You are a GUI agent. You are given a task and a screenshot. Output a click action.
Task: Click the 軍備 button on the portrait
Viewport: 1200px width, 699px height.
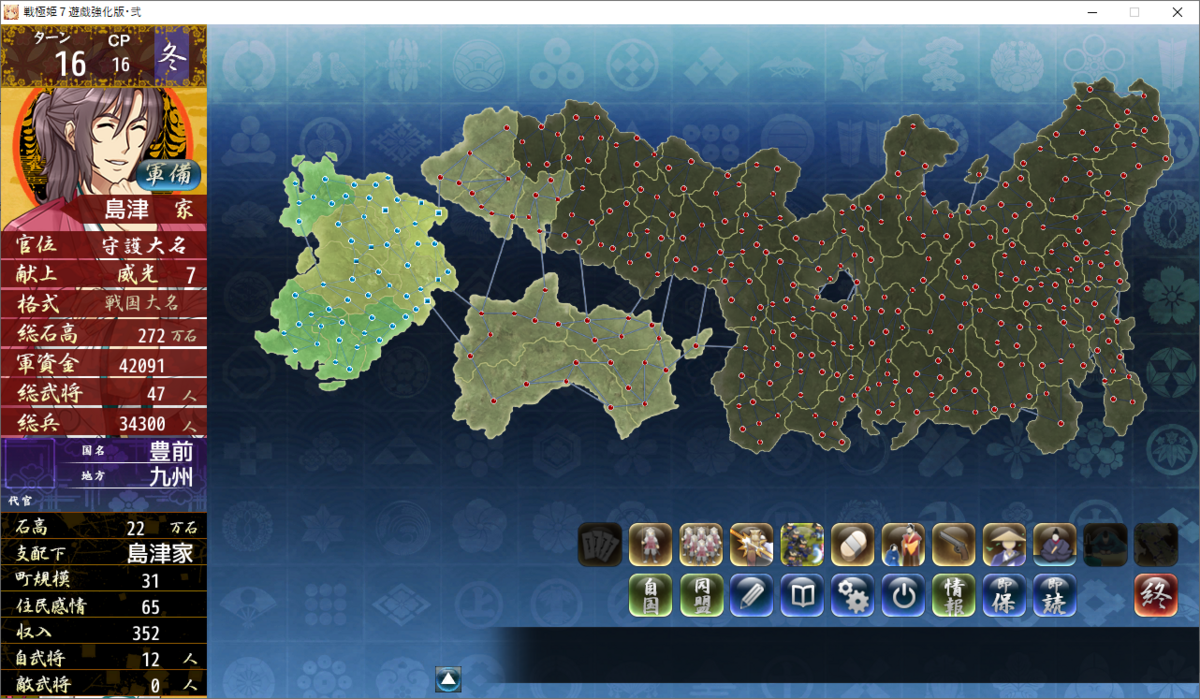point(168,173)
